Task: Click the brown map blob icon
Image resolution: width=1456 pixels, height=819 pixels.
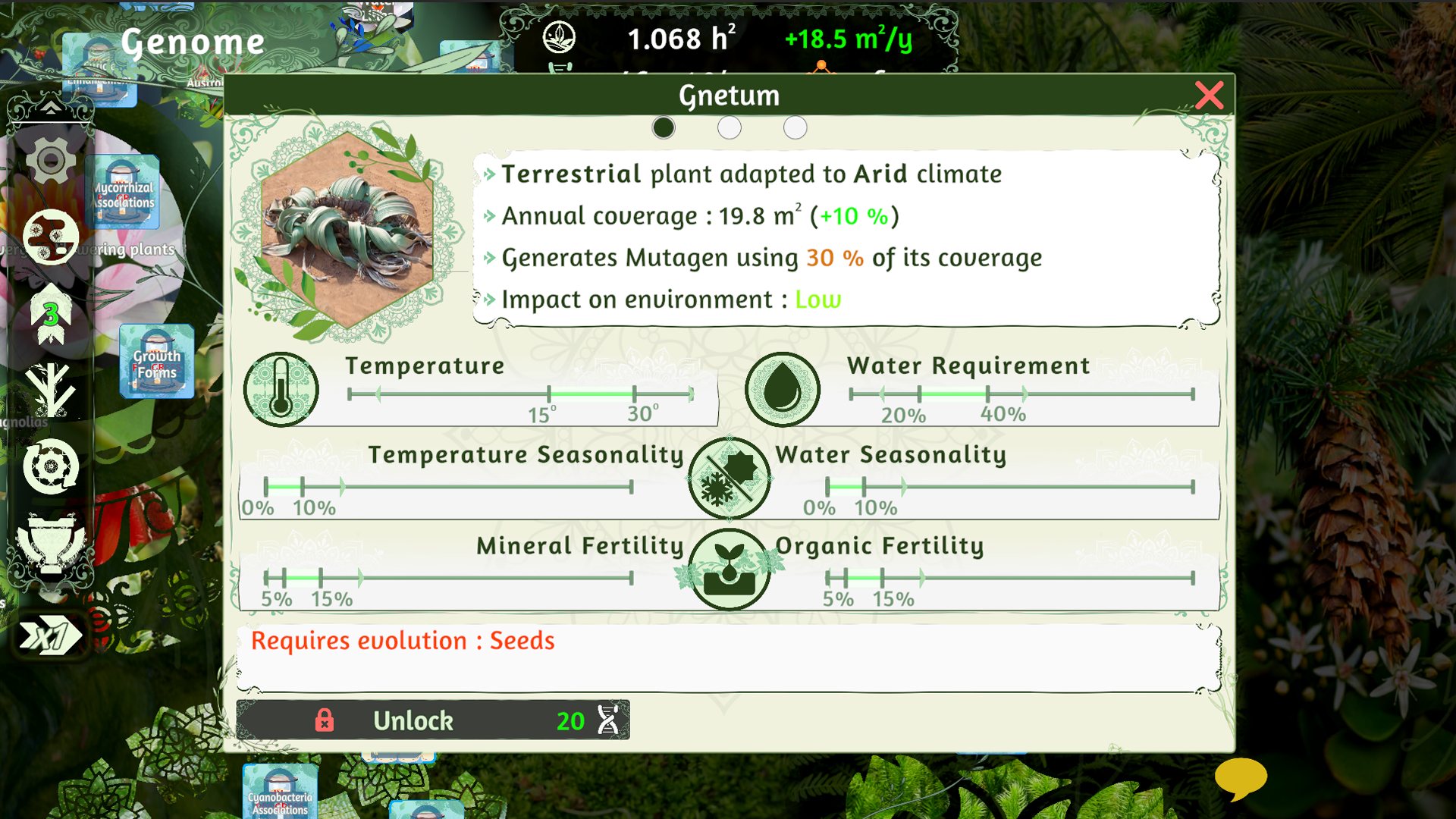Action: click(x=50, y=237)
